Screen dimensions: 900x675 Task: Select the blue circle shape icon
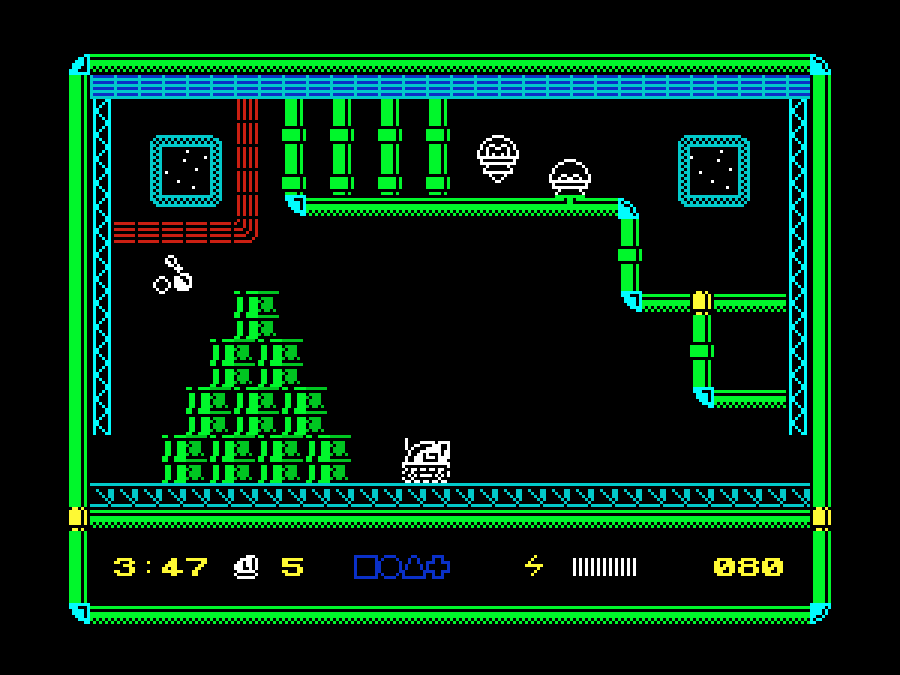pyautogui.click(x=389, y=567)
